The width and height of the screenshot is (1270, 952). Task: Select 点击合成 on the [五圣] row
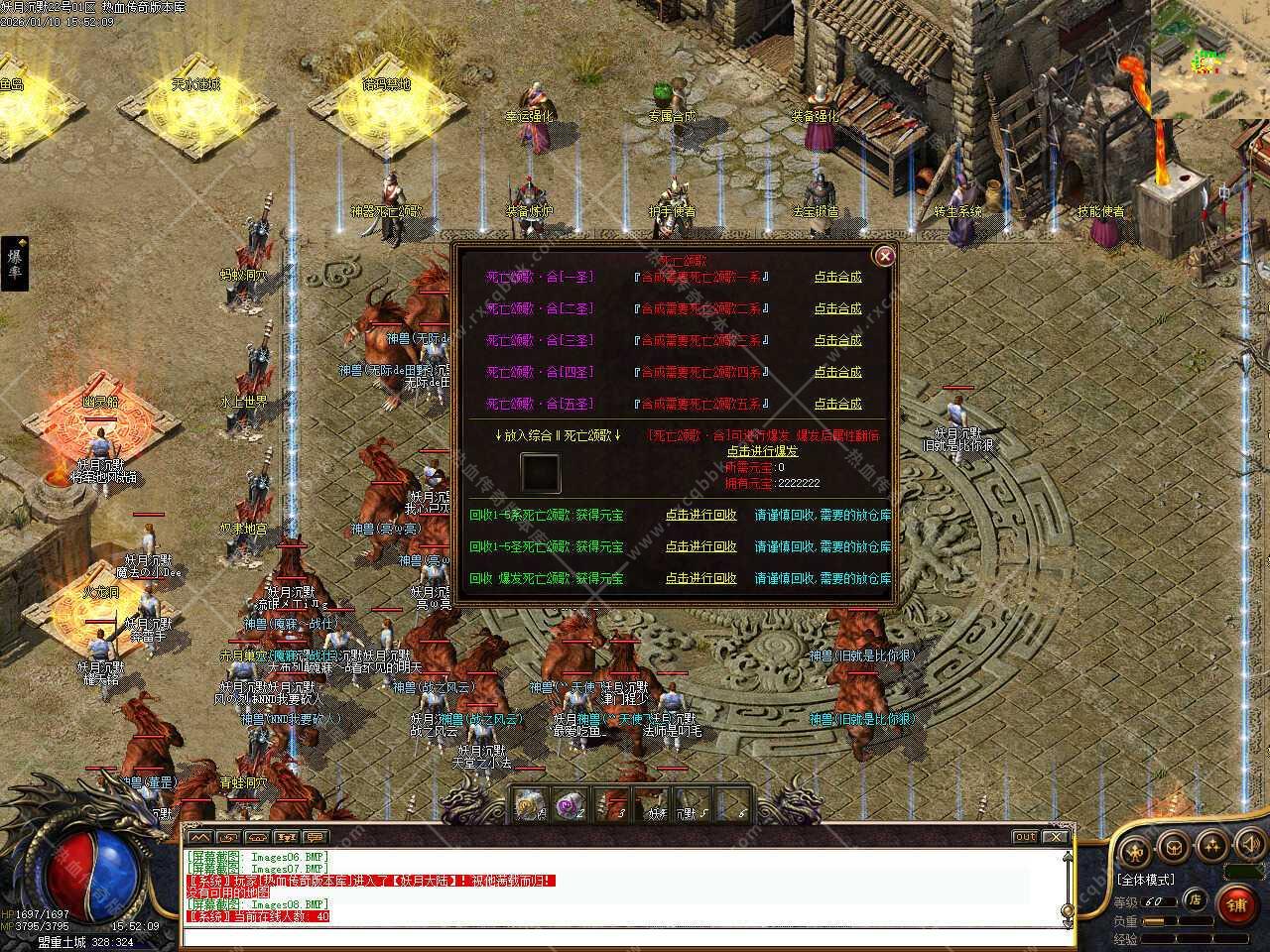[x=837, y=405]
